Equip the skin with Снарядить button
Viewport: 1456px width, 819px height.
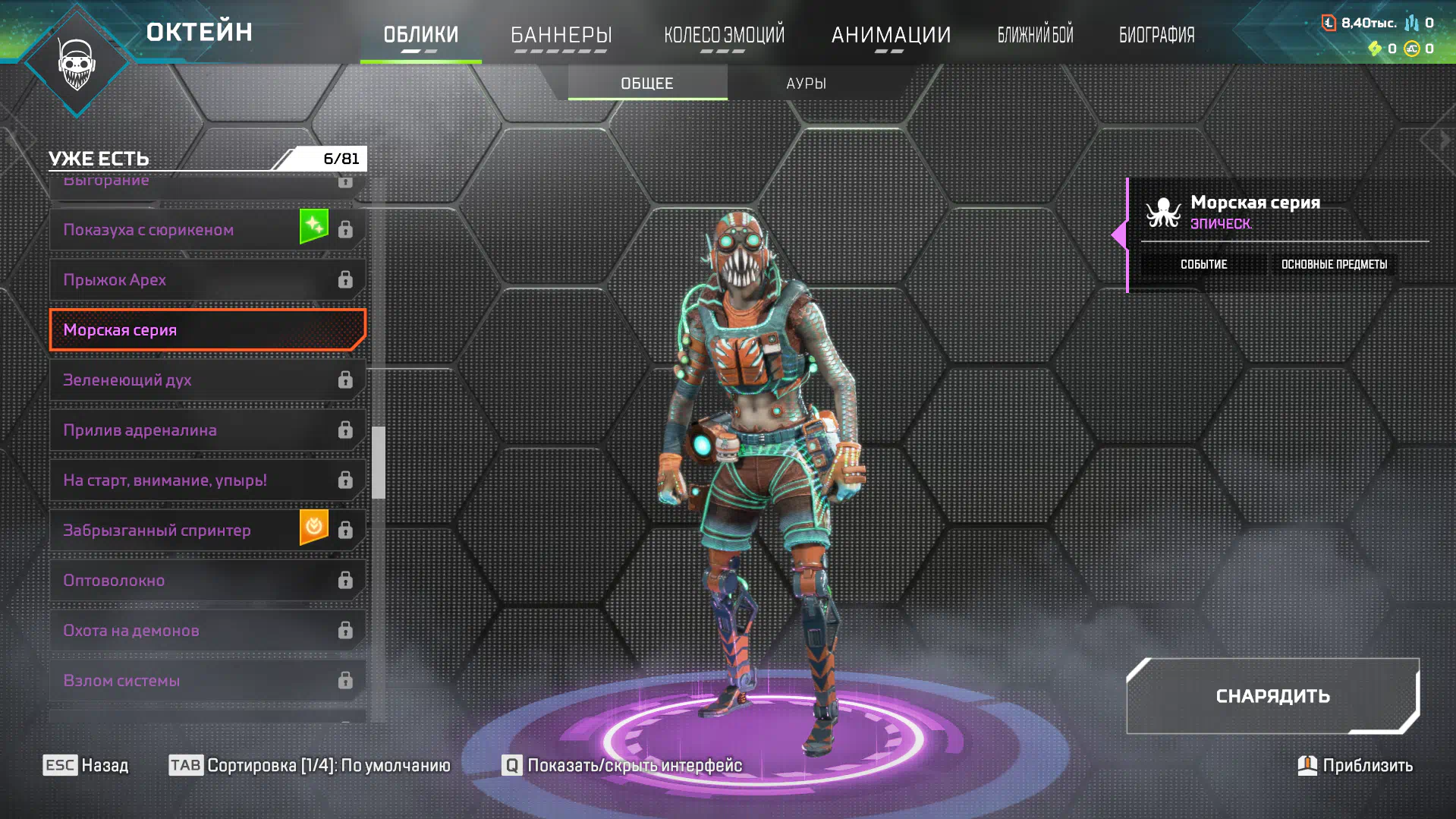[1272, 696]
